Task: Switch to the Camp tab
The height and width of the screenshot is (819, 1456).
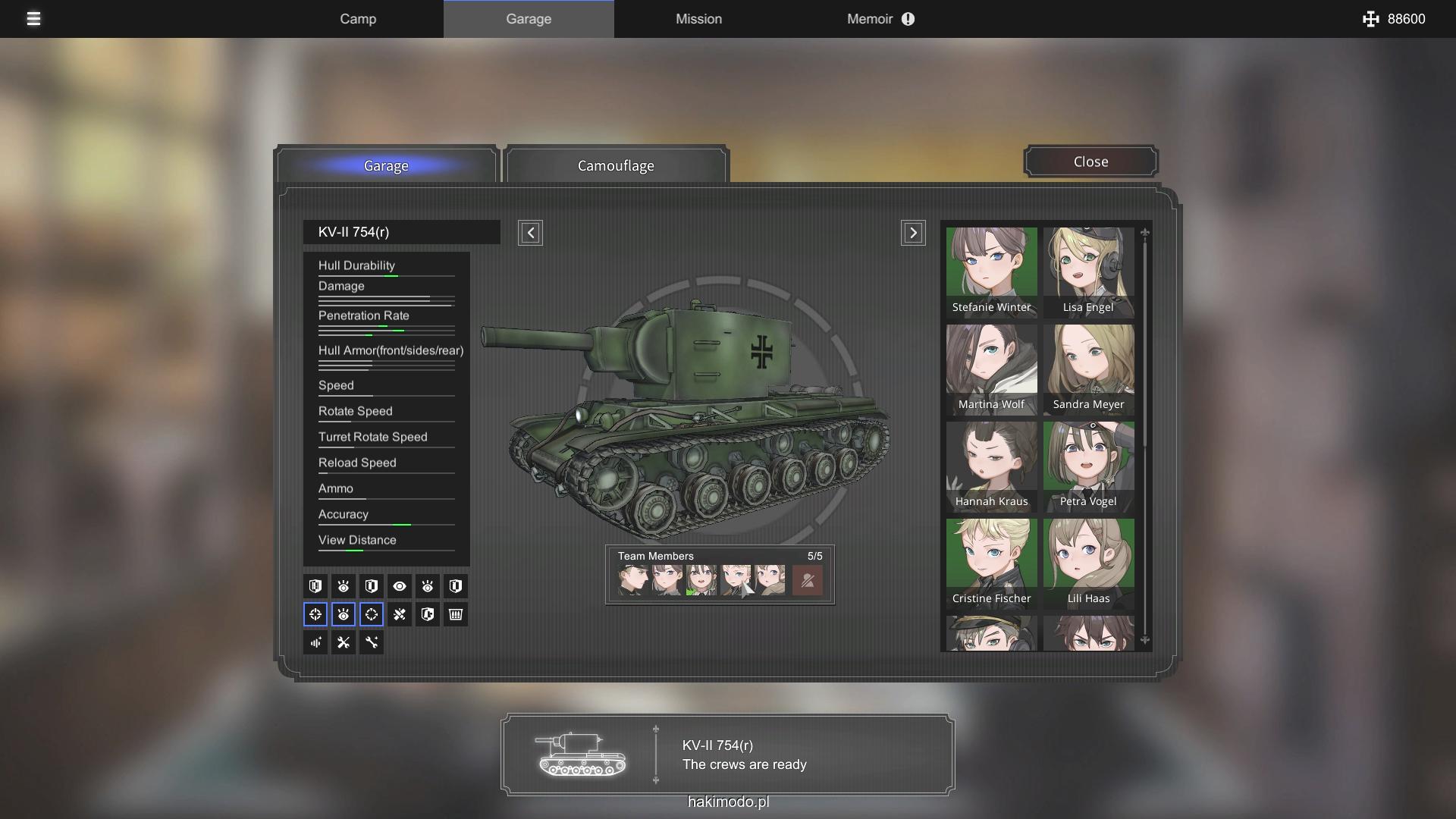Action: [x=358, y=19]
